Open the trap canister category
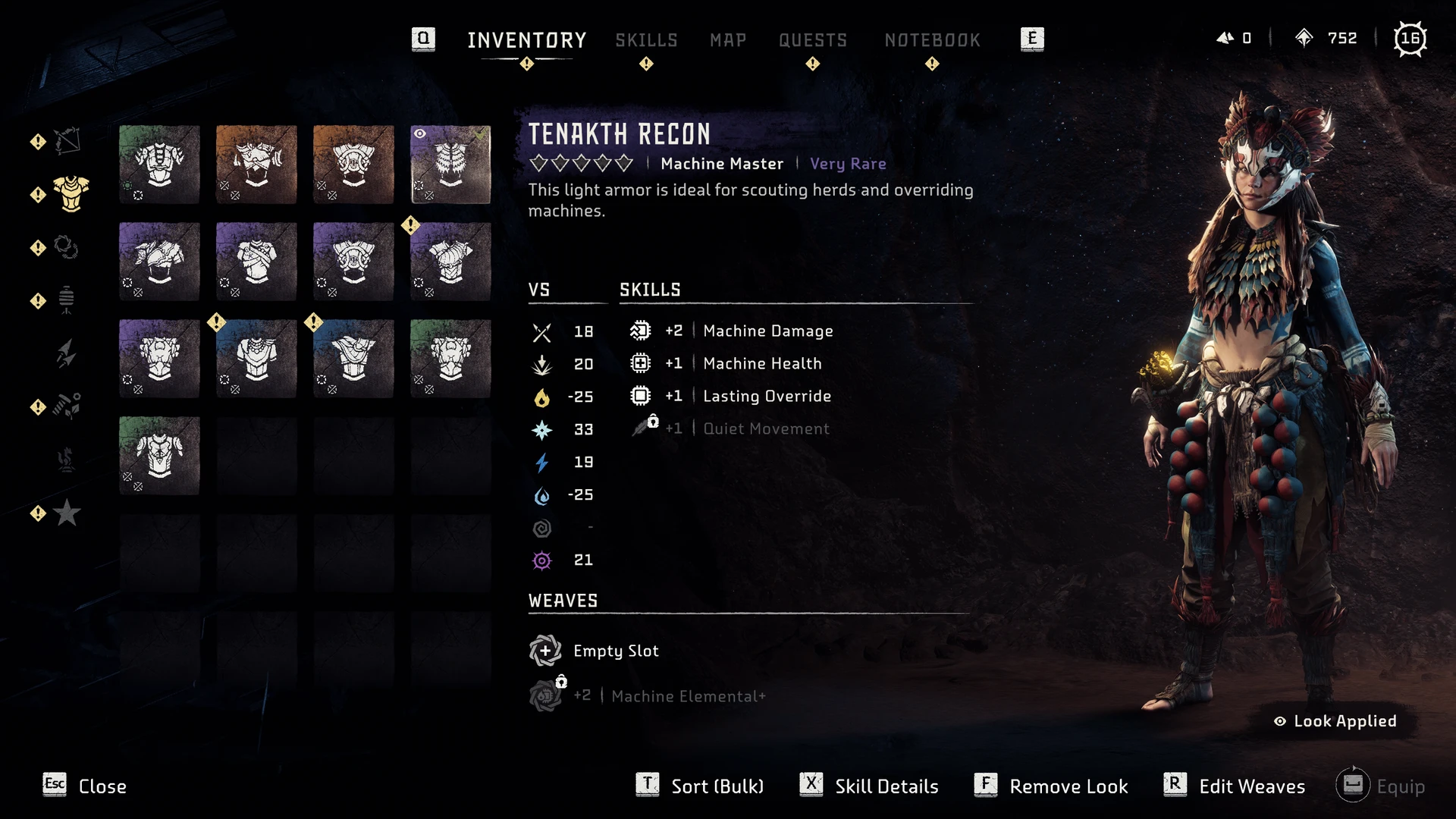The image size is (1456, 819). pos(67,300)
